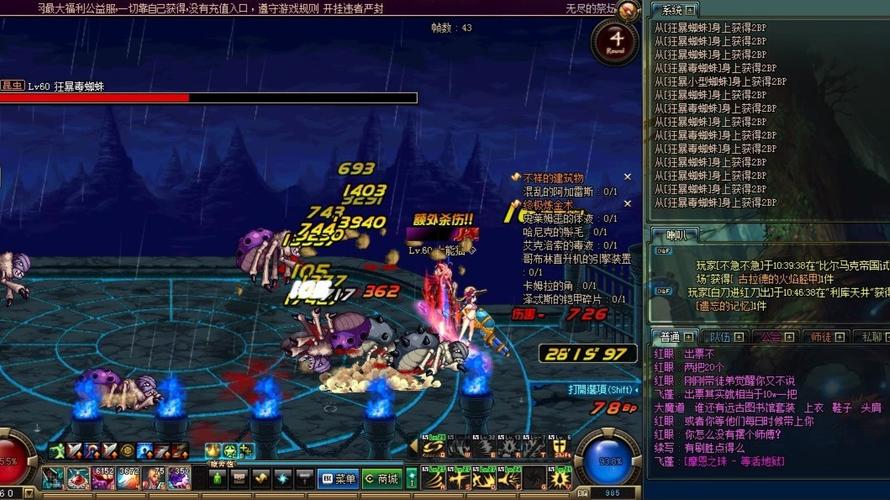This screenshot has height=500, width=890.
Task: Use the consumable slot showing 3672
Action: click(x=128, y=478)
